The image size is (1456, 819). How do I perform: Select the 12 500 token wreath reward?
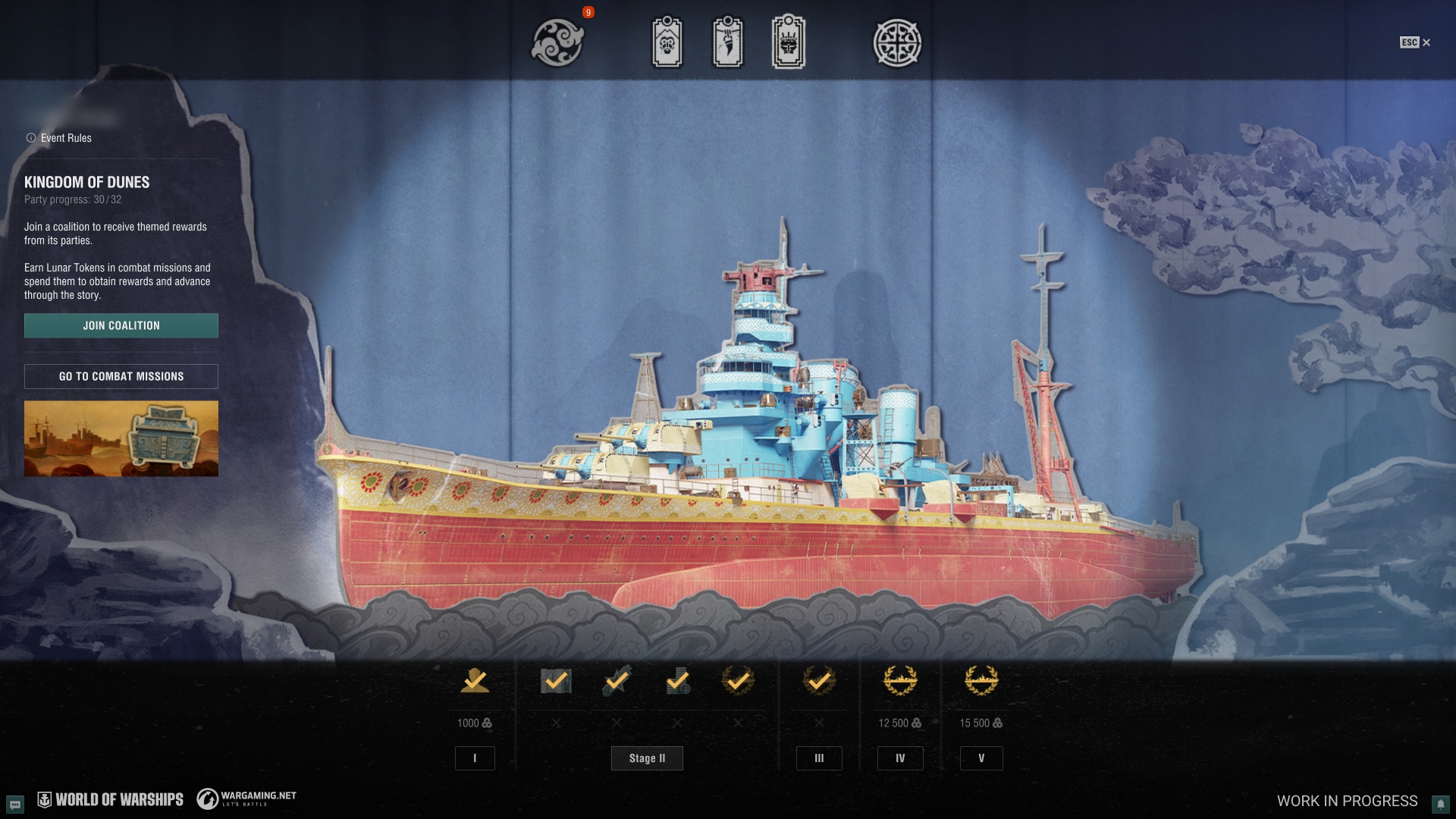click(900, 681)
